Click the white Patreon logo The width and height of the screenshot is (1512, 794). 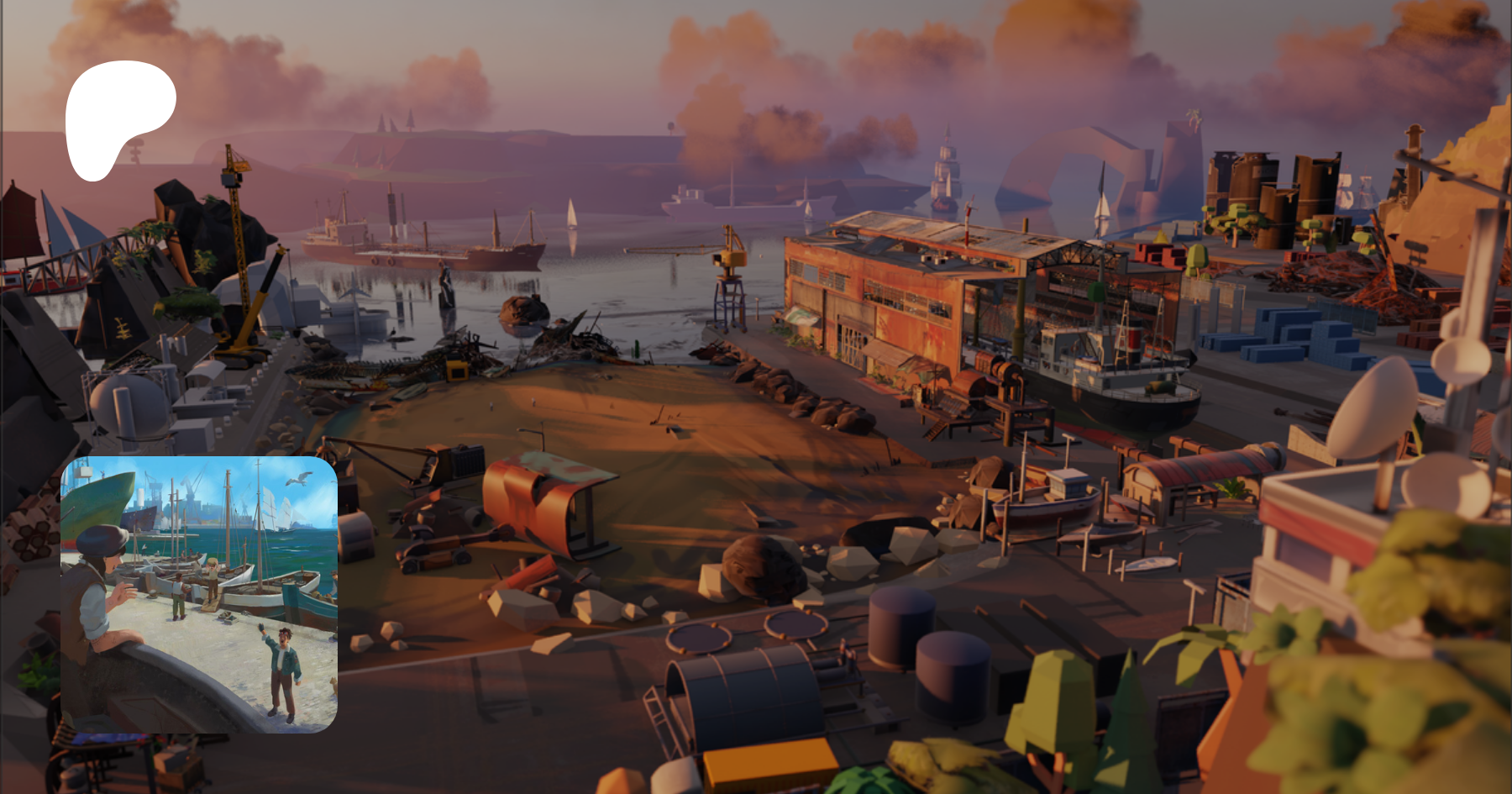tap(118, 116)
